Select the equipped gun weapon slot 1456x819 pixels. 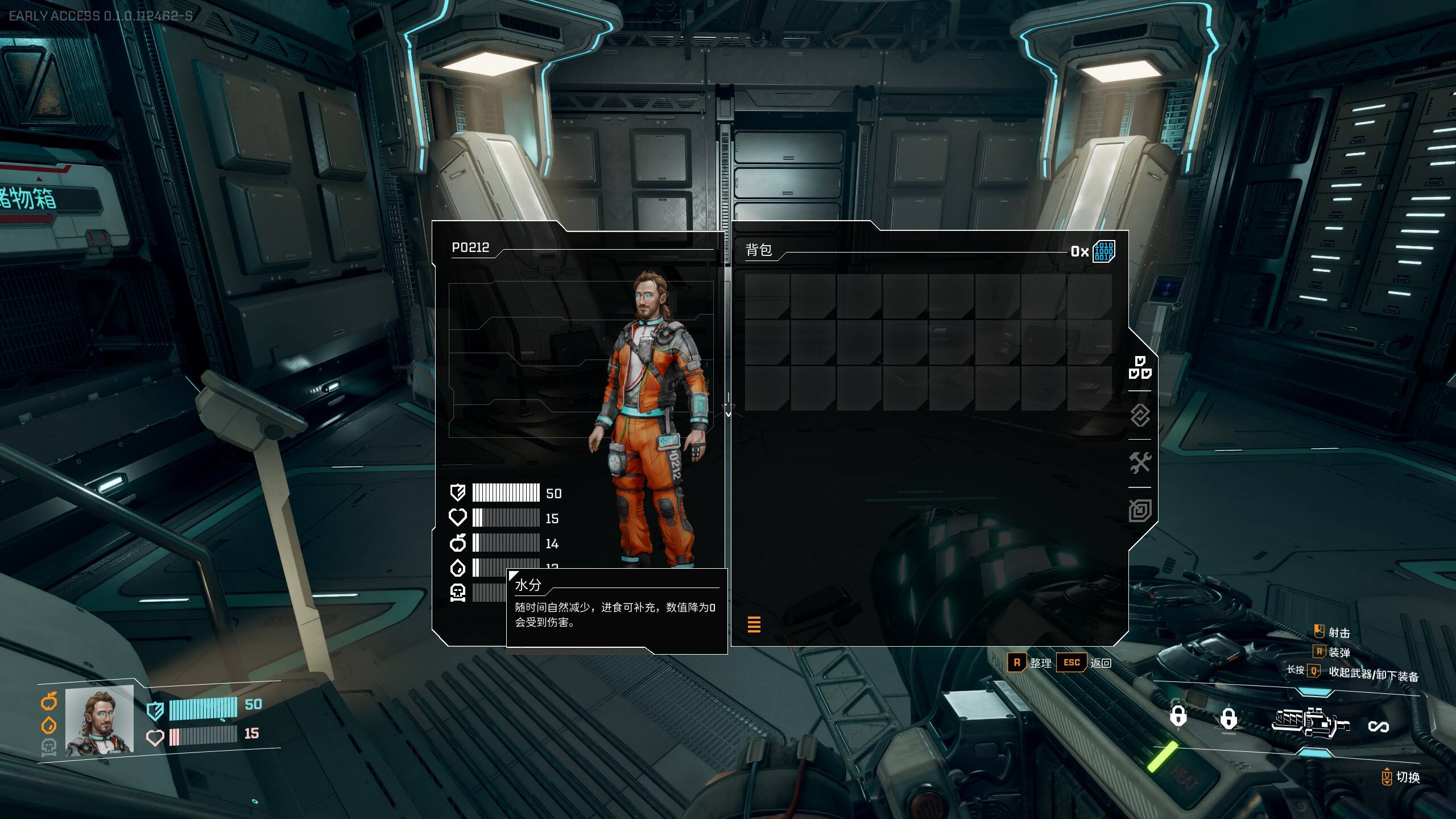point(1310,722)
